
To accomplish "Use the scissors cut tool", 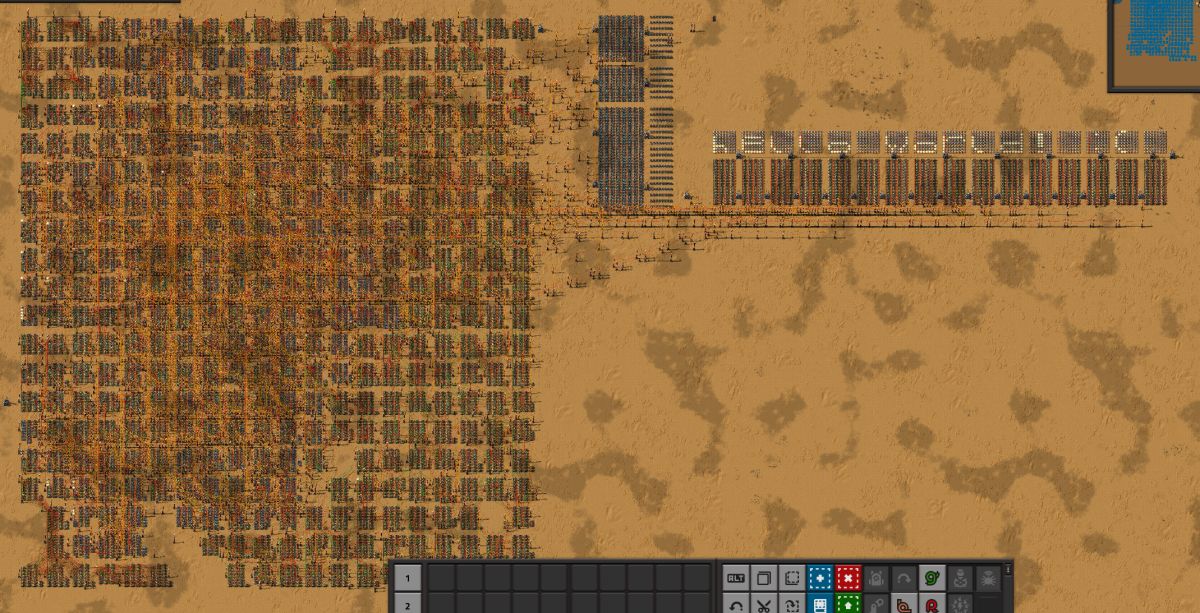I will (763, 605).
